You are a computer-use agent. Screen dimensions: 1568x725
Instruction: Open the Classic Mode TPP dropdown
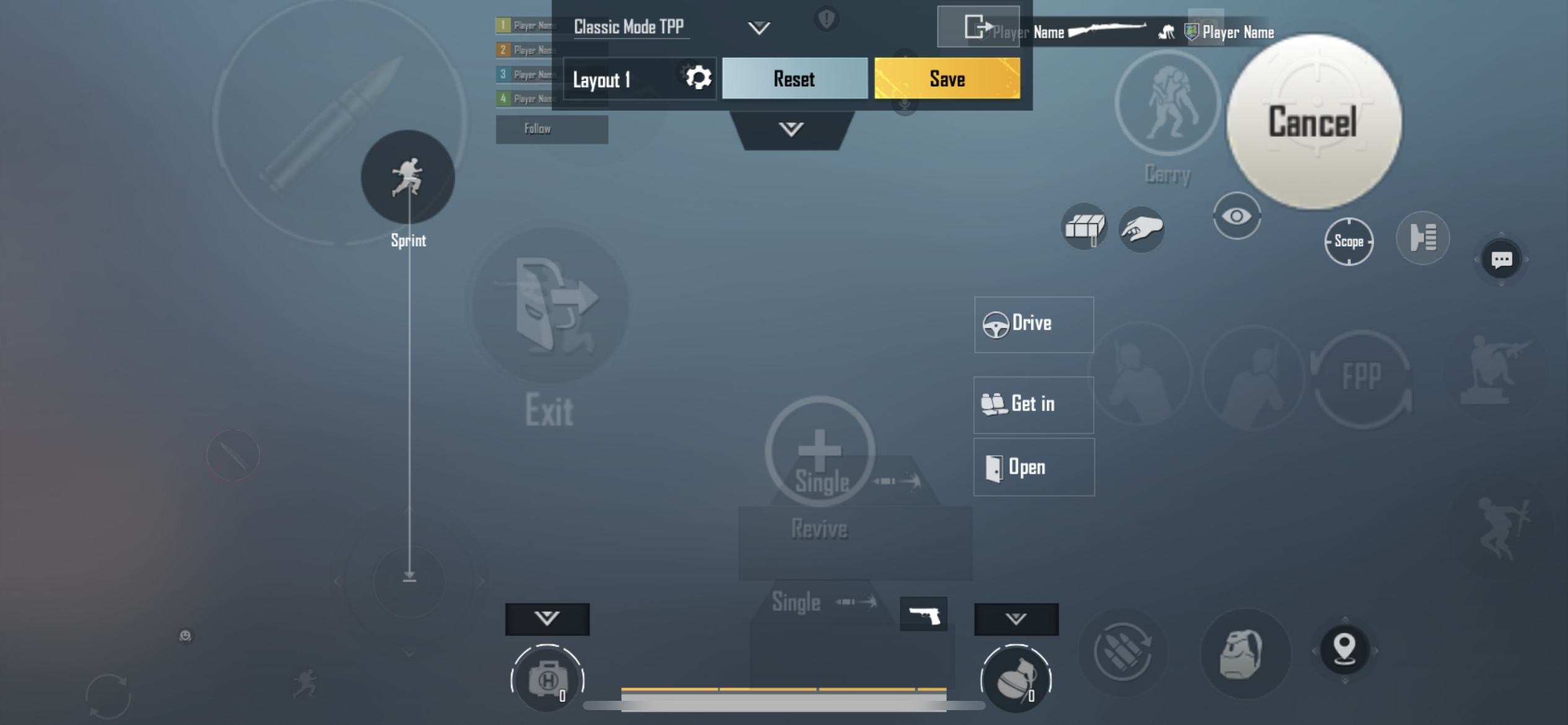coord(758,27)
